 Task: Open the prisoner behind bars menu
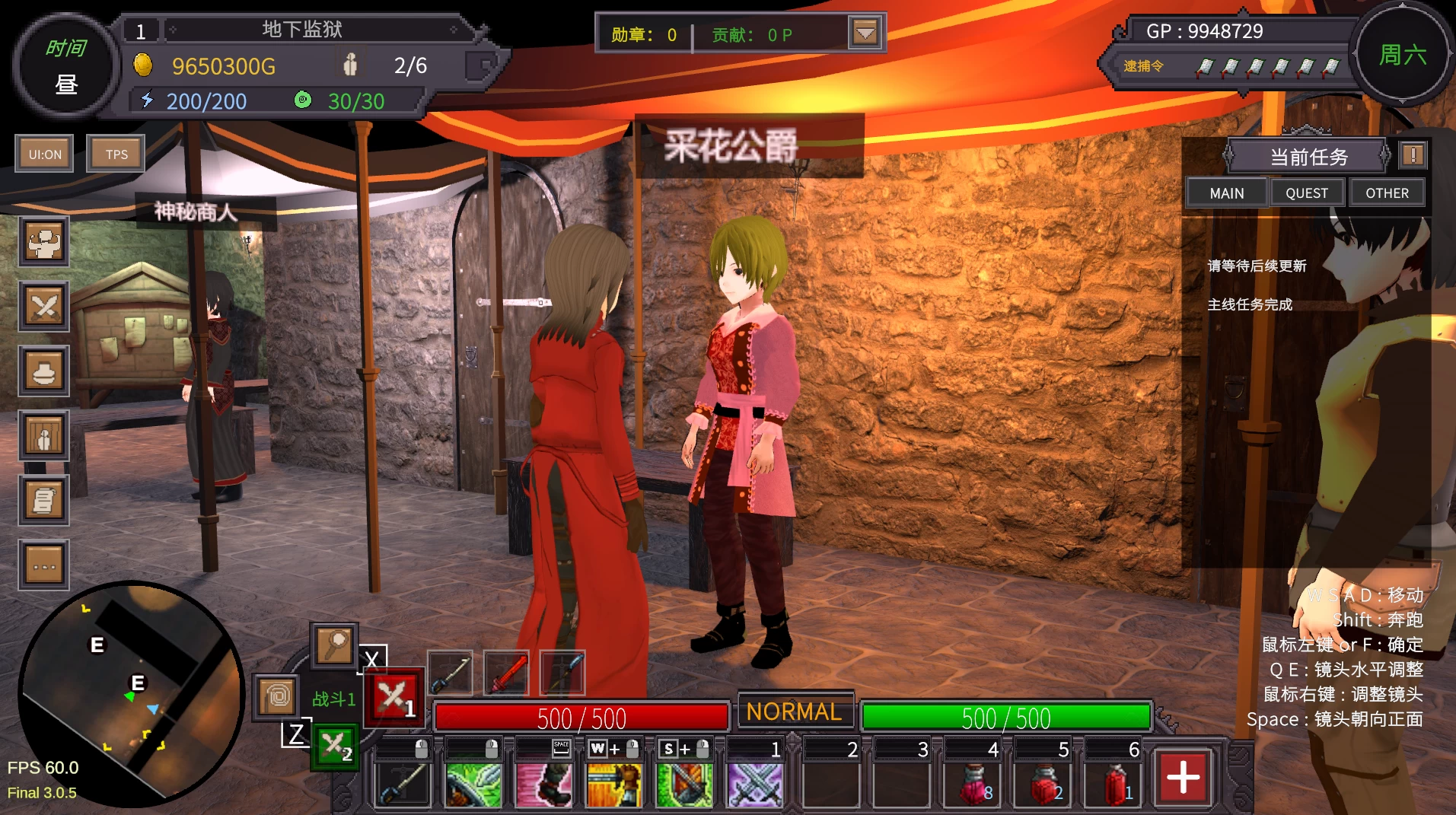[x=44, y=436]
